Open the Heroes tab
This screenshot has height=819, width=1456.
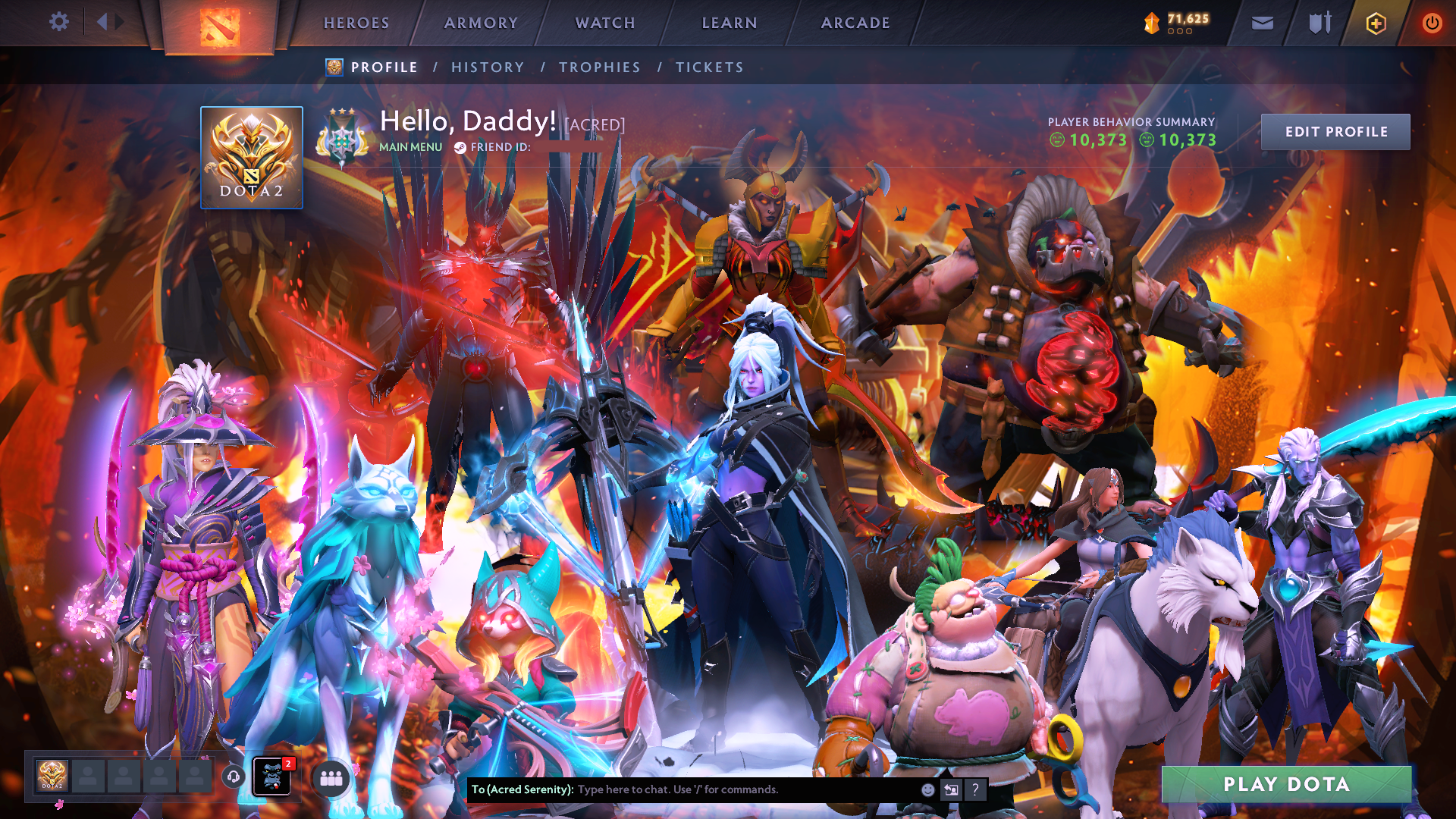pos(356,23)
